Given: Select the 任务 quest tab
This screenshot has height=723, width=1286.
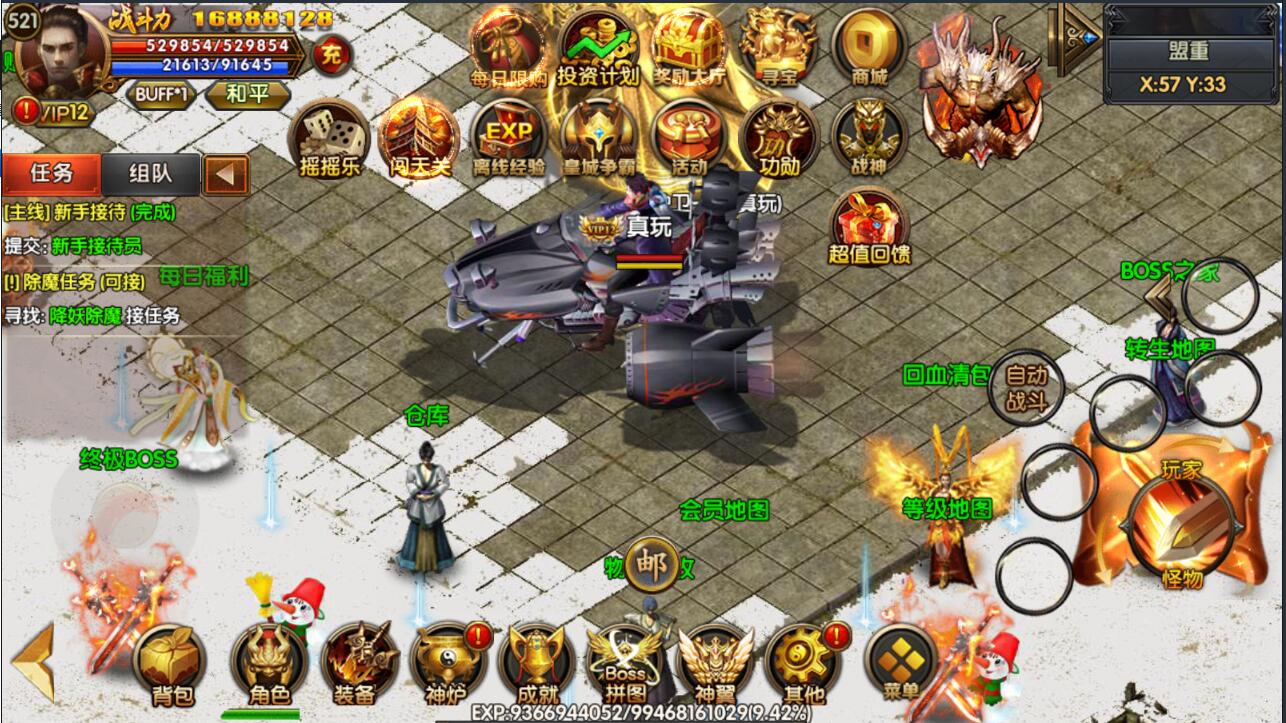Looking at the screenshot, I should click(51, 174).
